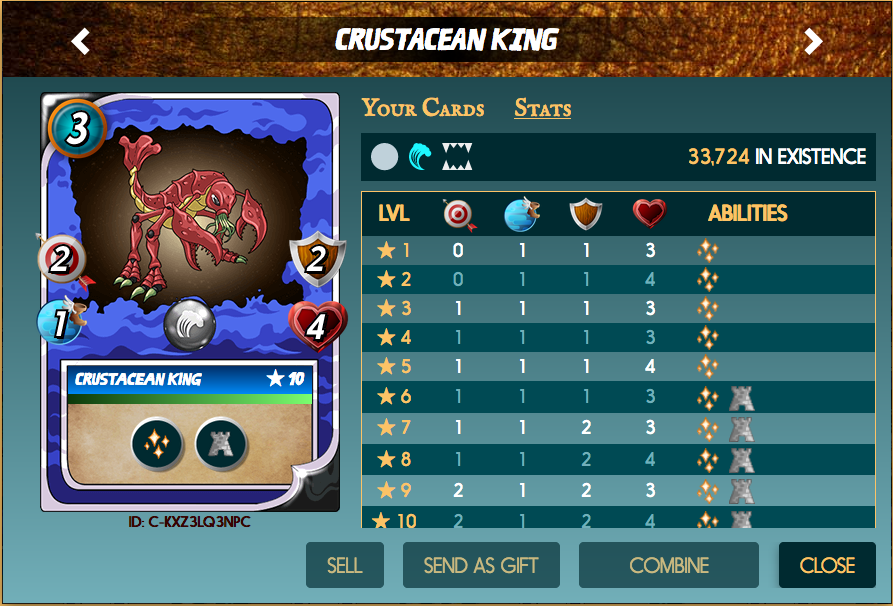Choose Send As Gift
Image resolution: width=893 pixels, height=606 pixels.
[481, 565]
